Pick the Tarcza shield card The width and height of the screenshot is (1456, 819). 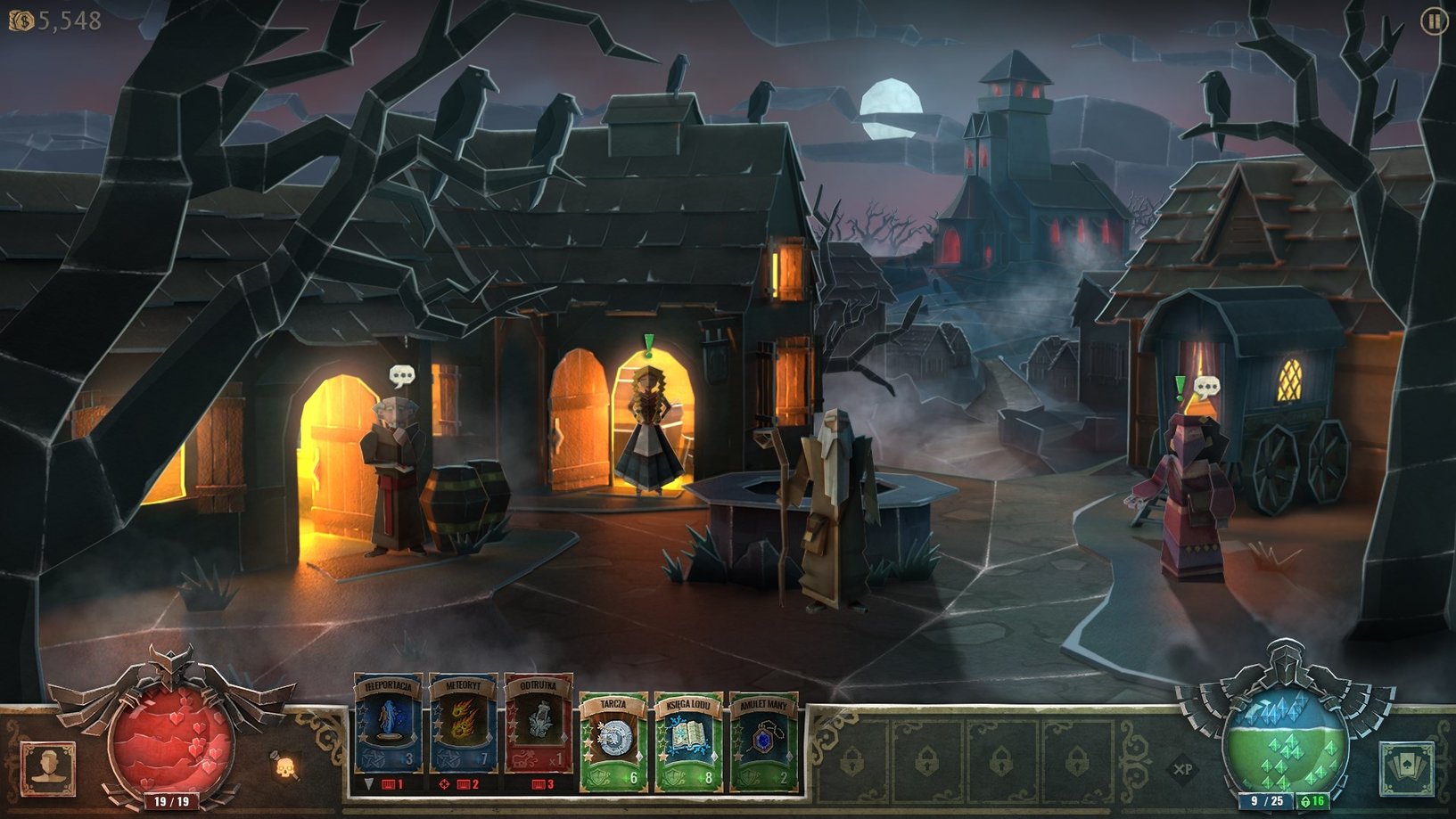click(x=613, y=741)
